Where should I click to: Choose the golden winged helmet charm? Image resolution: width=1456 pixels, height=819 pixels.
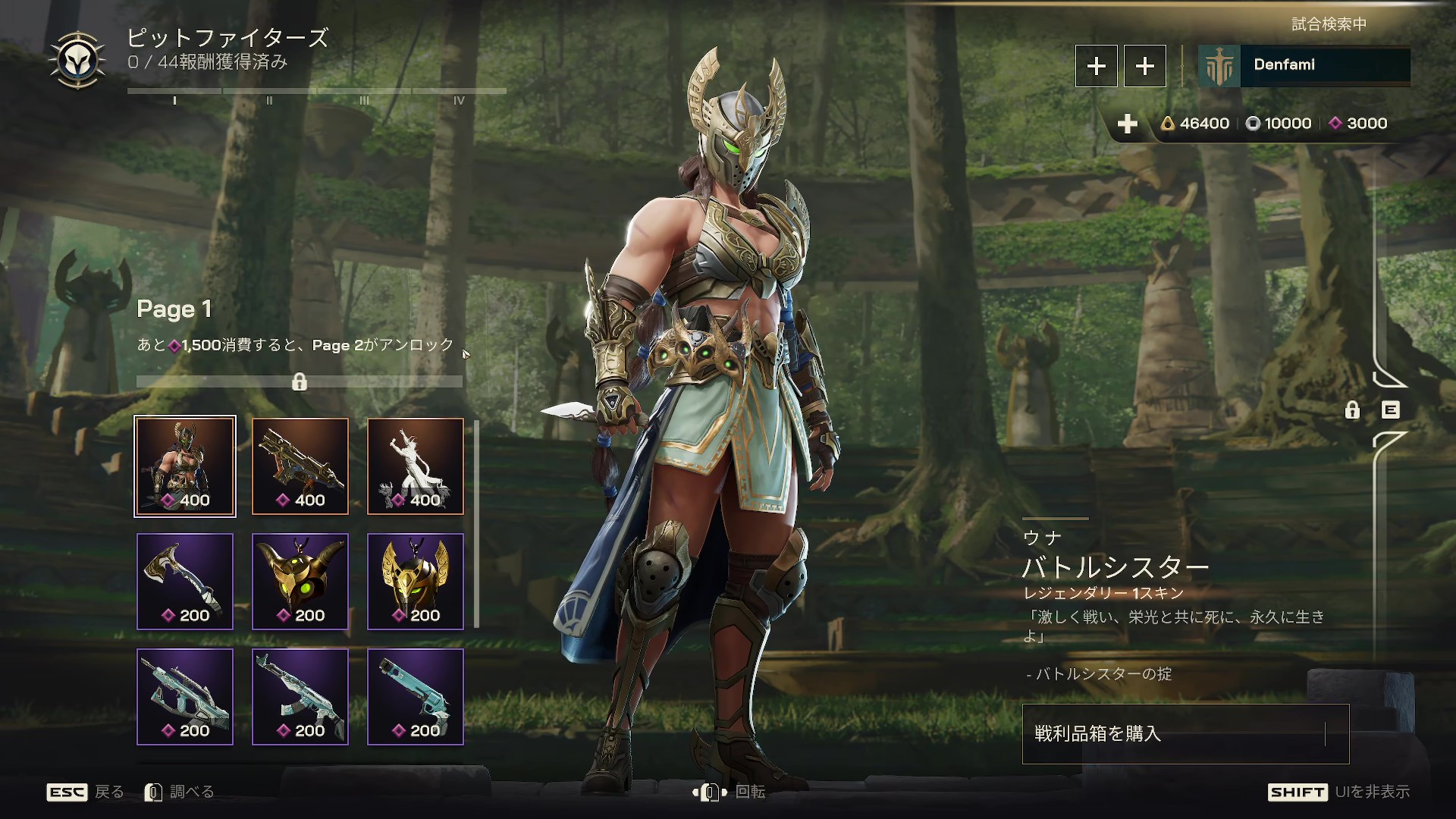click(x=416, y=582)
